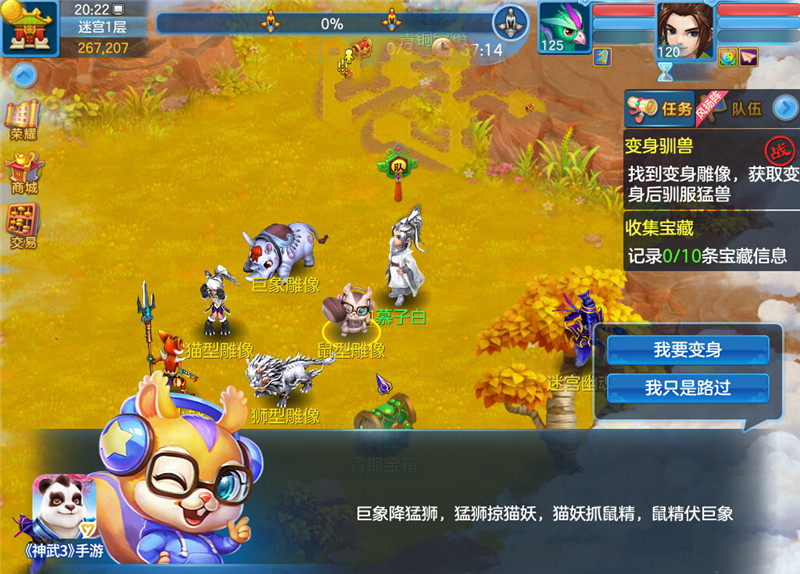Open the palace map icon

tap(30, 27)
